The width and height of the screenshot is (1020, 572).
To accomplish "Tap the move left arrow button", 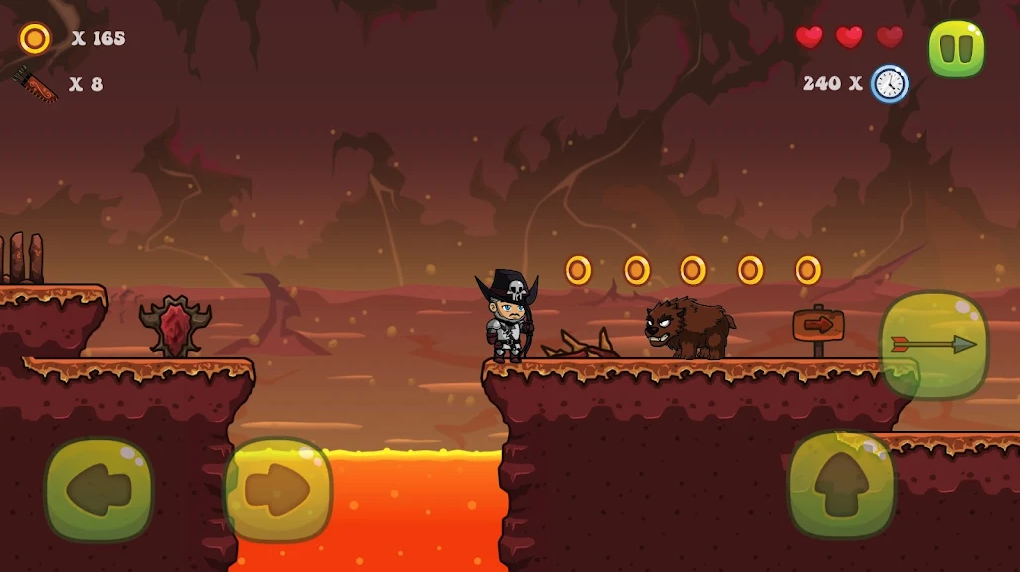I will (x=99, y=490).
